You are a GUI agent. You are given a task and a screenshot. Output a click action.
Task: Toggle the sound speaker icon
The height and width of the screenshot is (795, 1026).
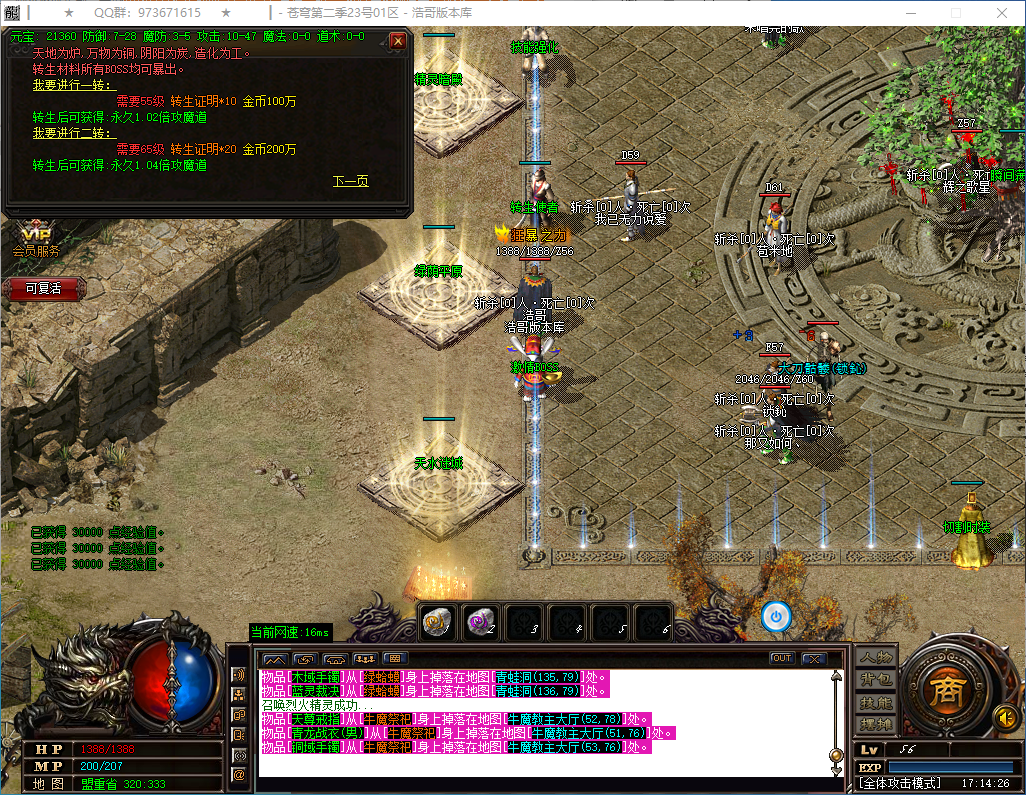[1004, 717]
